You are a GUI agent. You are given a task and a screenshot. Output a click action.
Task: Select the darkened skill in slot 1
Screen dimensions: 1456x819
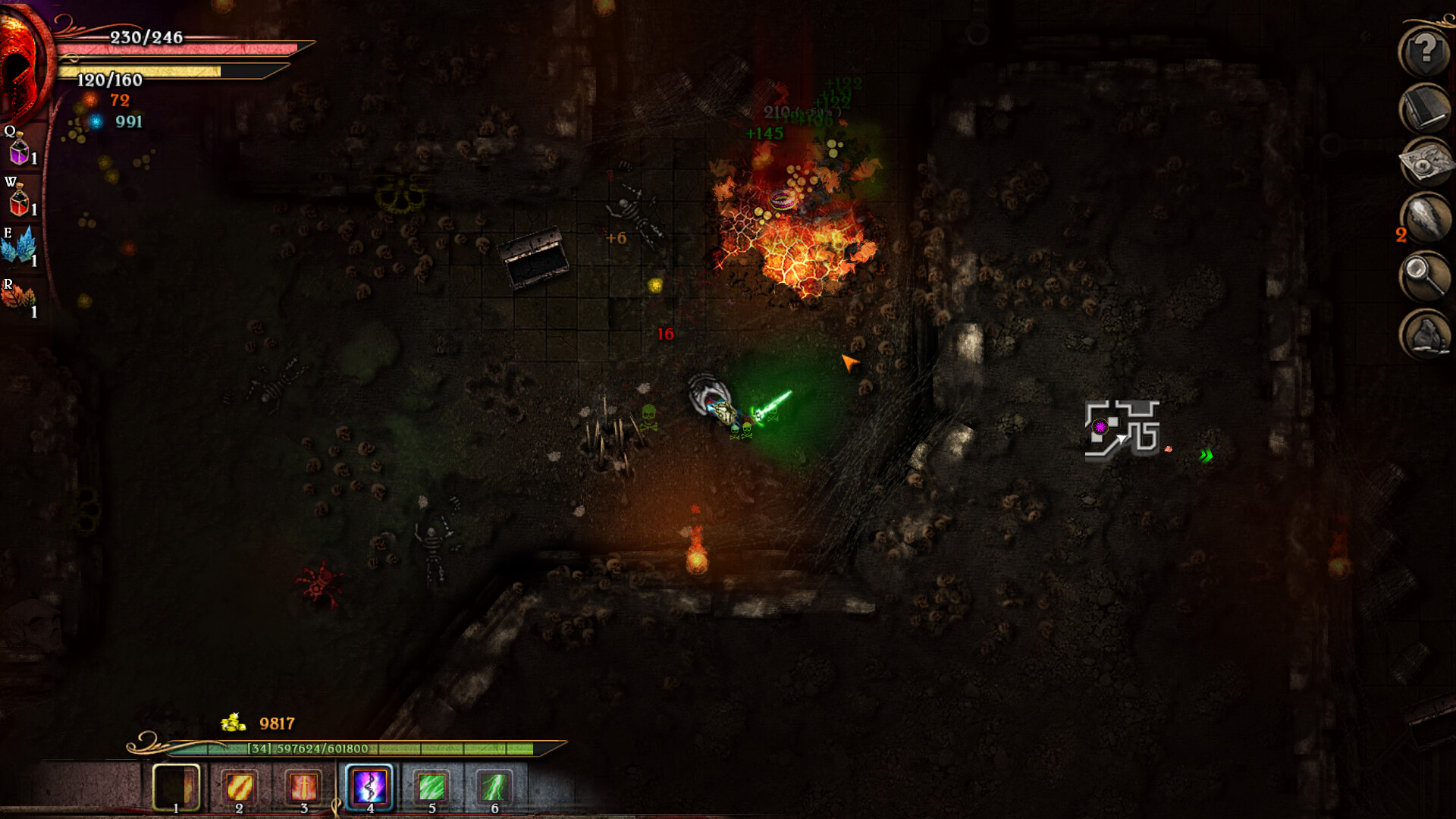(x=176, y=787)
